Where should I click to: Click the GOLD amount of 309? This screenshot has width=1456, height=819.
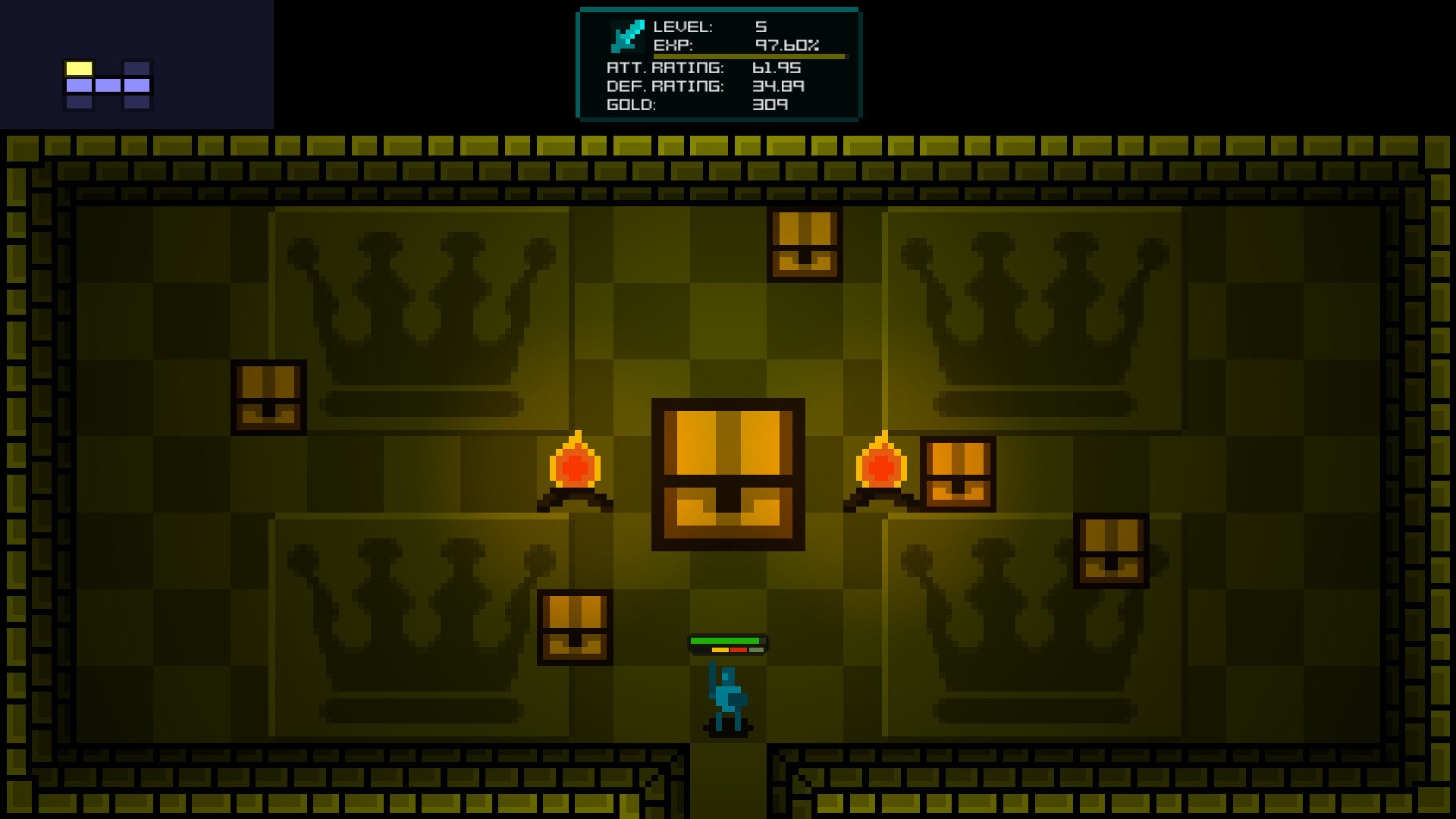coord(770,105)
